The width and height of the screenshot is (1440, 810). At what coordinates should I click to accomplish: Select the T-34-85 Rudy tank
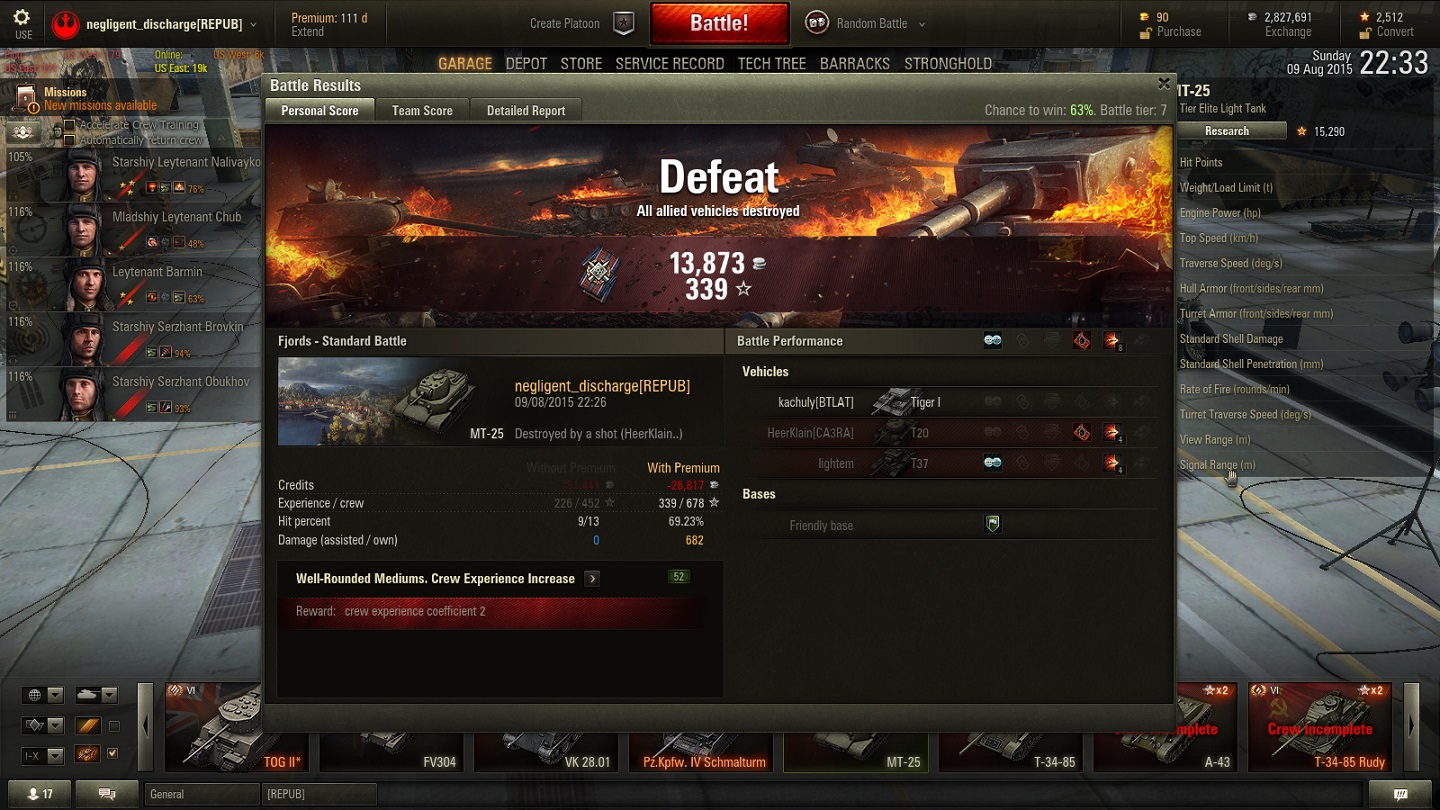1319,727
